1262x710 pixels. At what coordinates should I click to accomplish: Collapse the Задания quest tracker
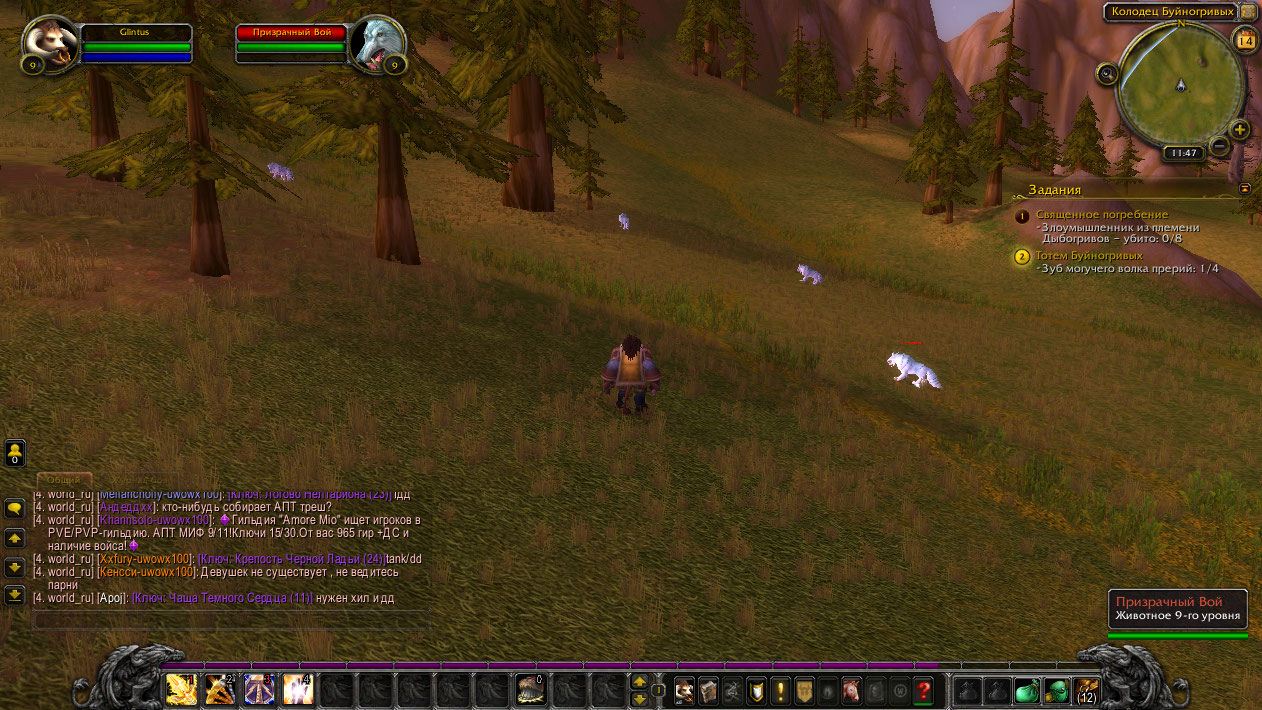click(x=1245, y=188)
